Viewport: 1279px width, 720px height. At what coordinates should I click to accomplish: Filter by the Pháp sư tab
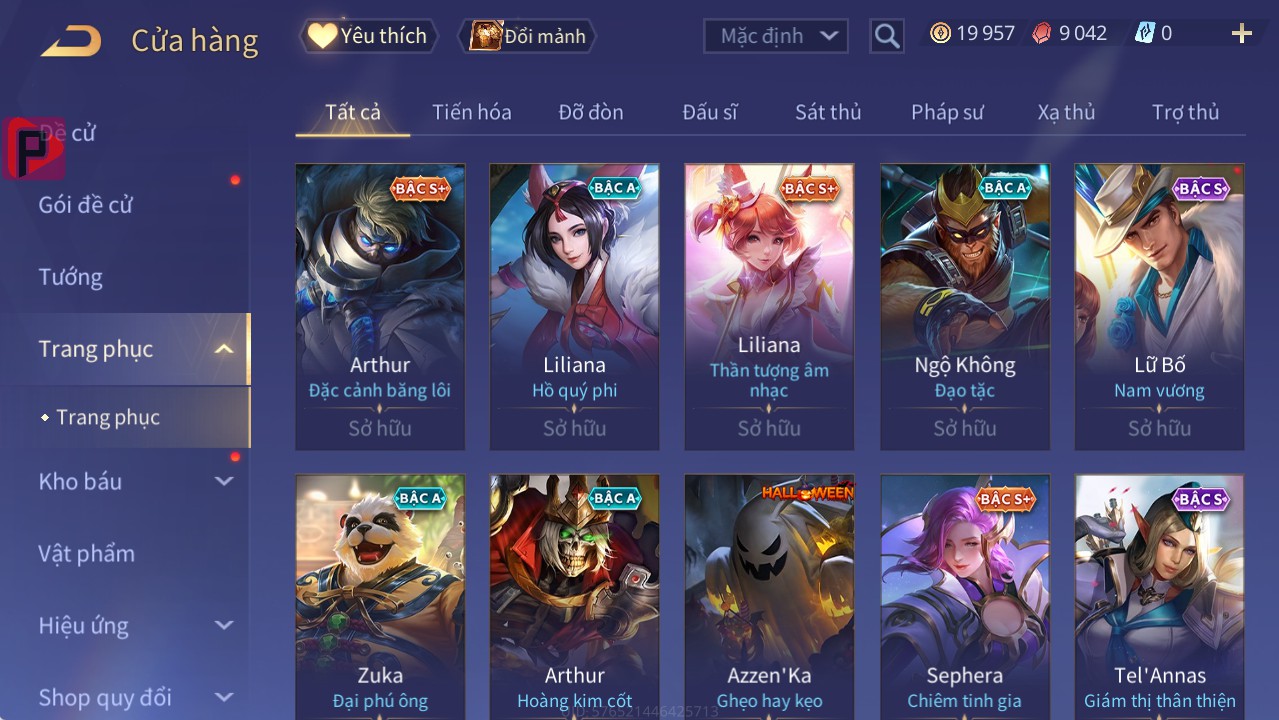tap(946, 112)
